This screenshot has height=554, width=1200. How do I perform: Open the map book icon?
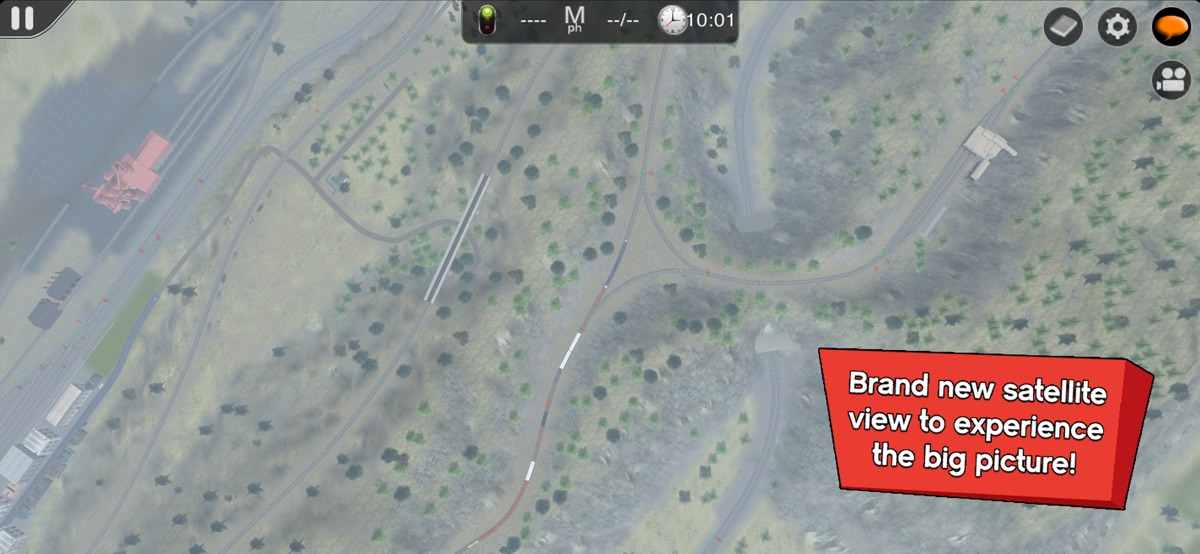point(1063,27)
